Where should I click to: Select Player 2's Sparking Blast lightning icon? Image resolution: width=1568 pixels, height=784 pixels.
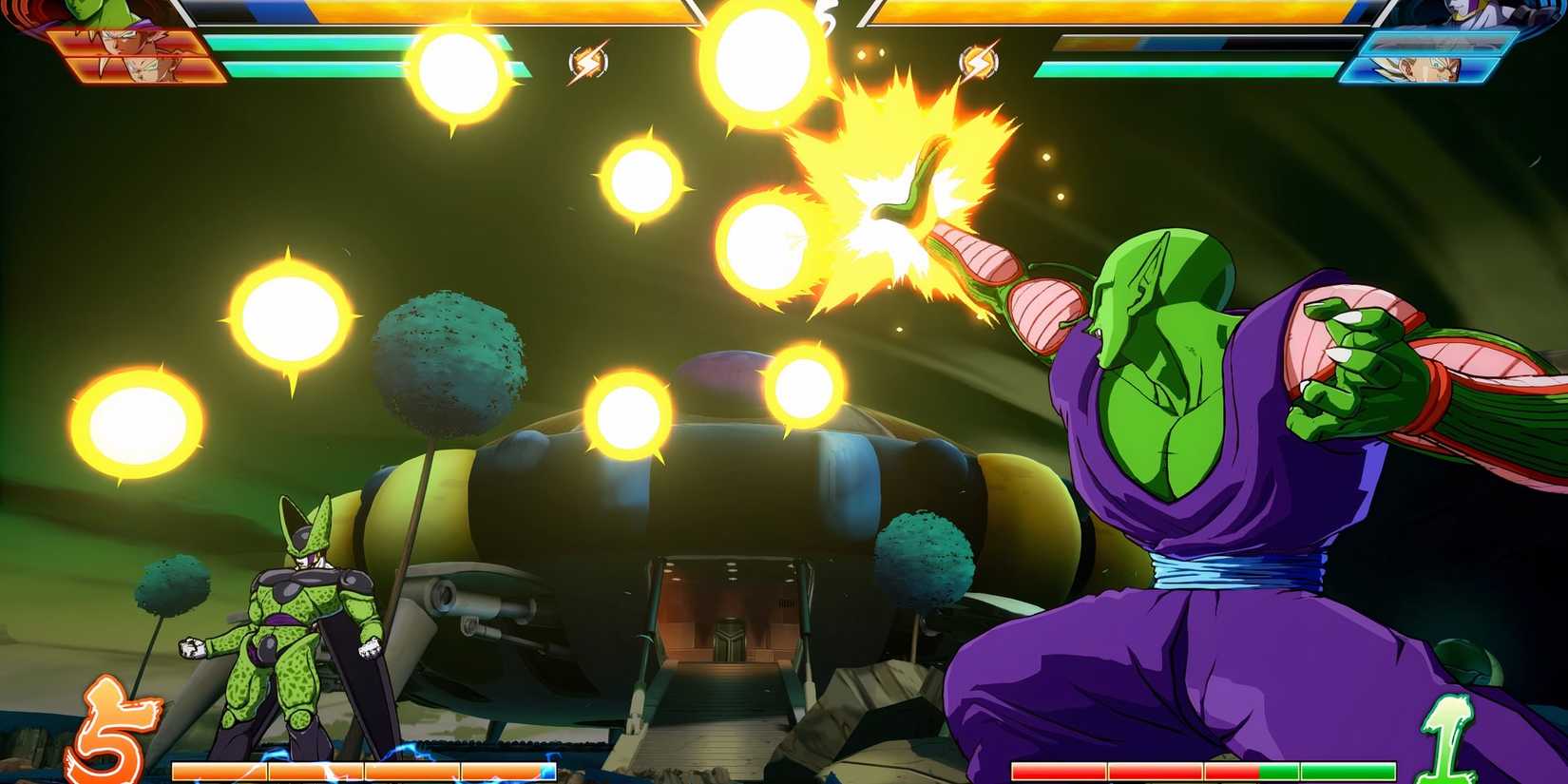[978, 63]
